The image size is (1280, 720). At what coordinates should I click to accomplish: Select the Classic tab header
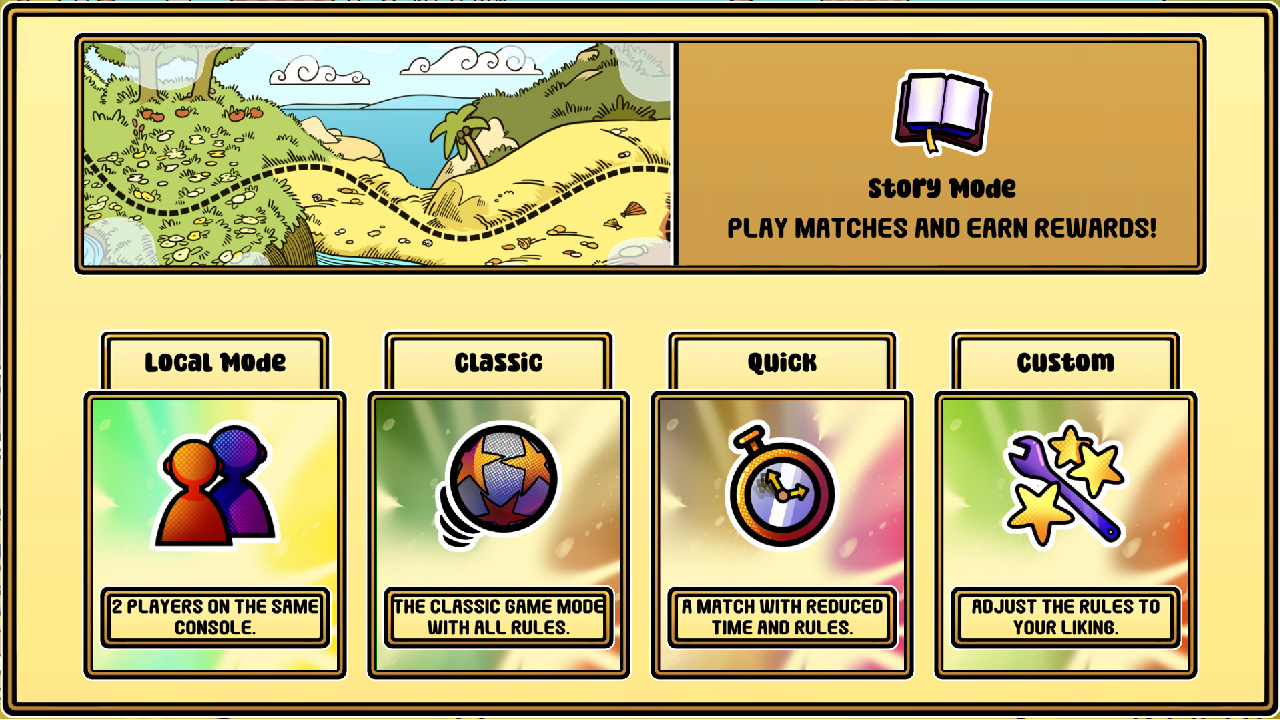[x=498, y=362]
